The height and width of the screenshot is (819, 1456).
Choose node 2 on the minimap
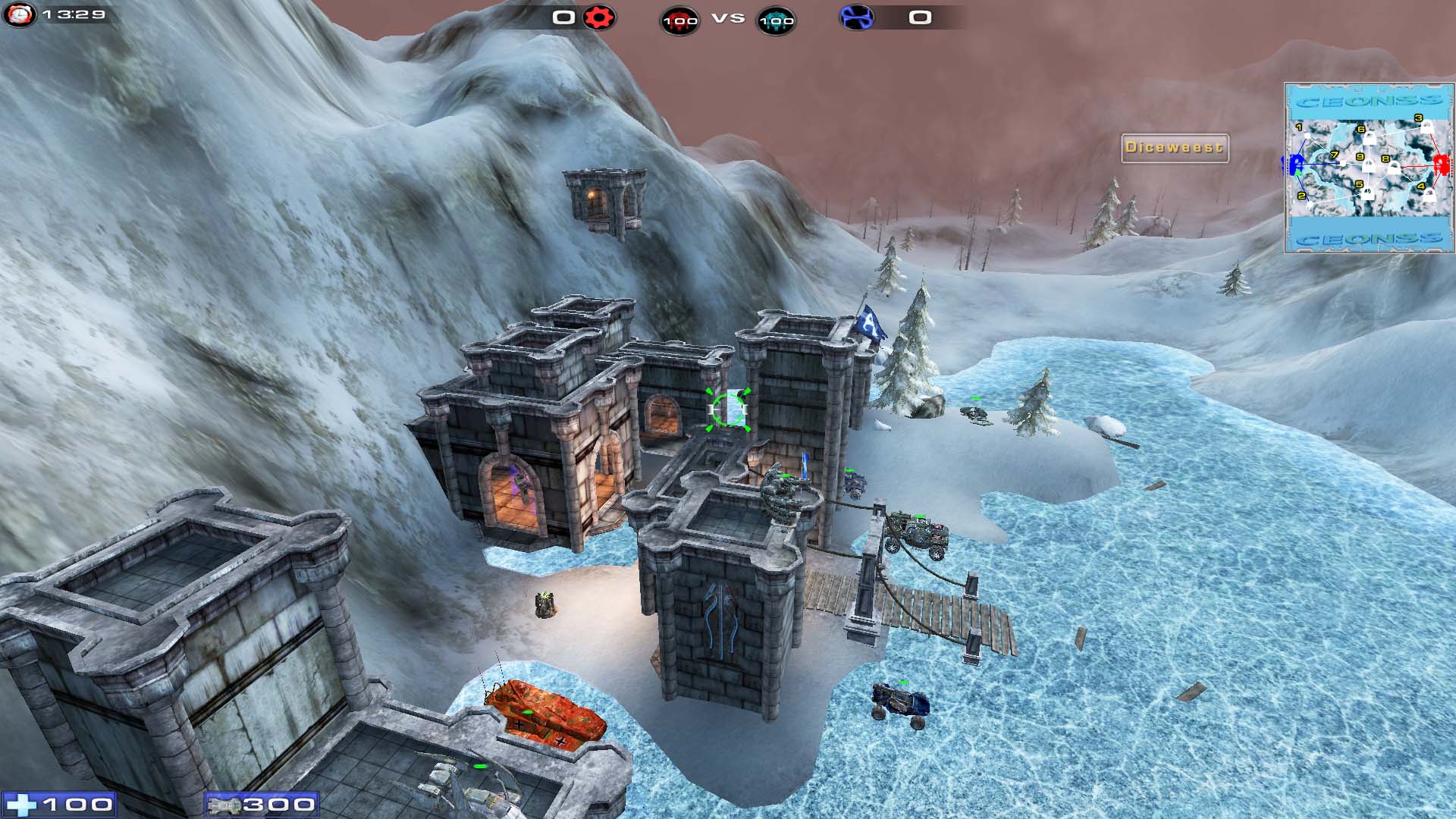(1310, 203)
